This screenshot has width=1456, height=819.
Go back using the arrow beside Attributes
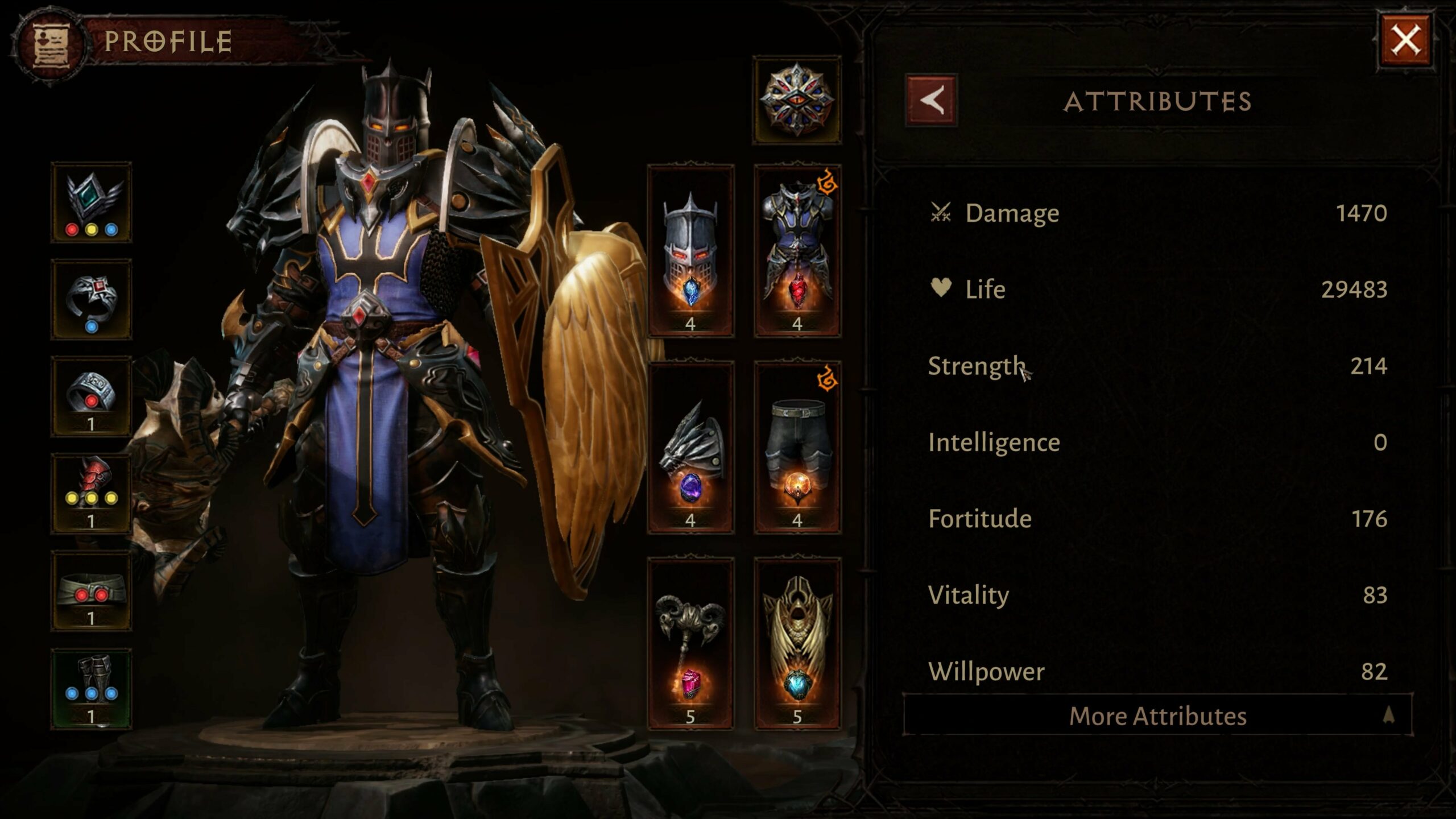(x=931, y=101)
